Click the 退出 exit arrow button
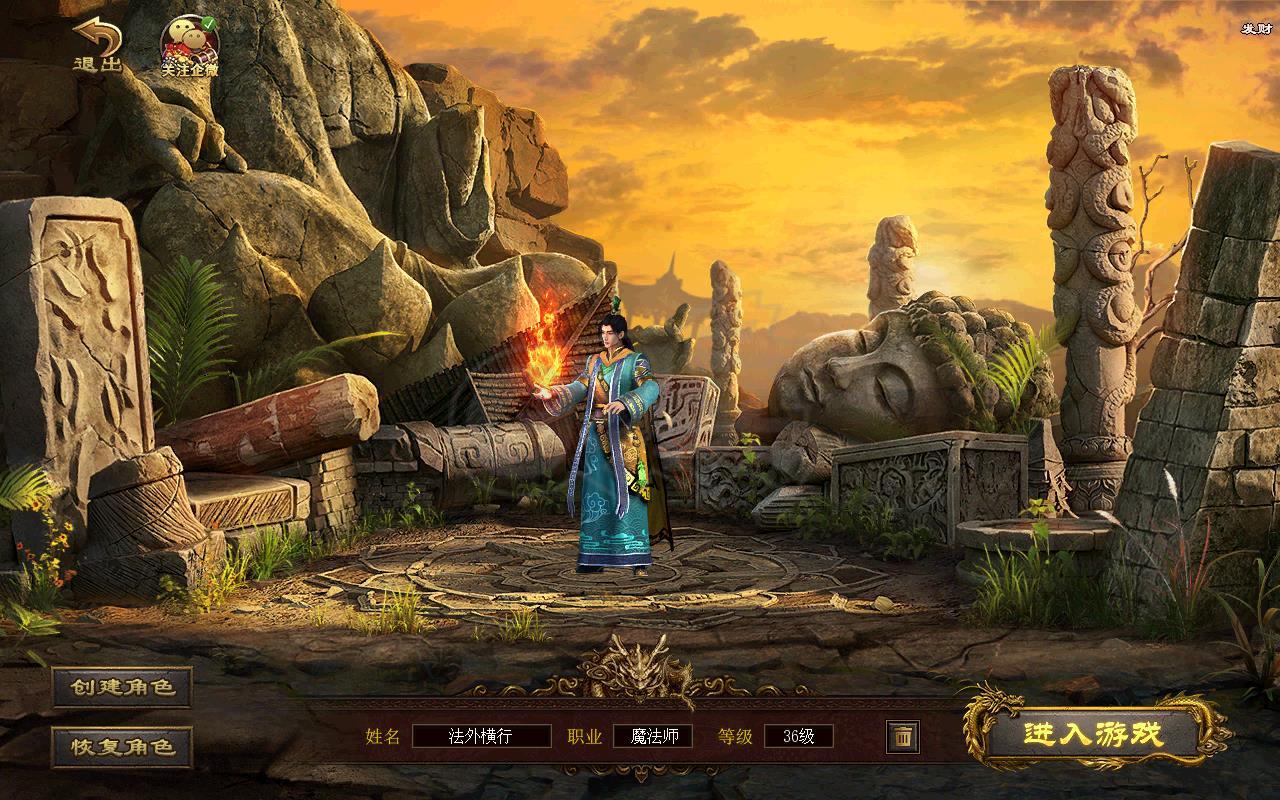 pos(97,45)
